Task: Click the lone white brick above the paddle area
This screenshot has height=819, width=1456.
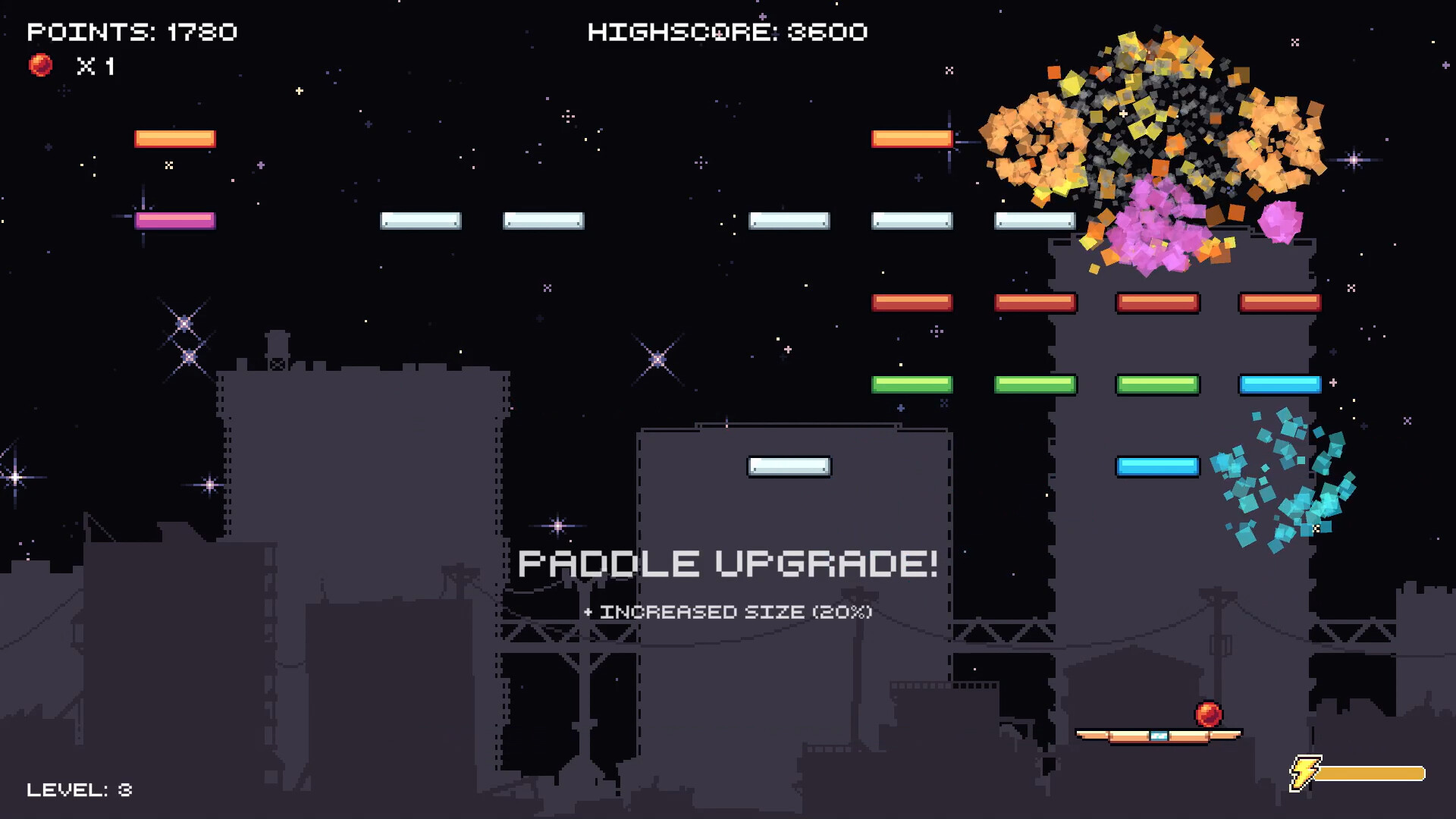Action: (x=789, y=466)
